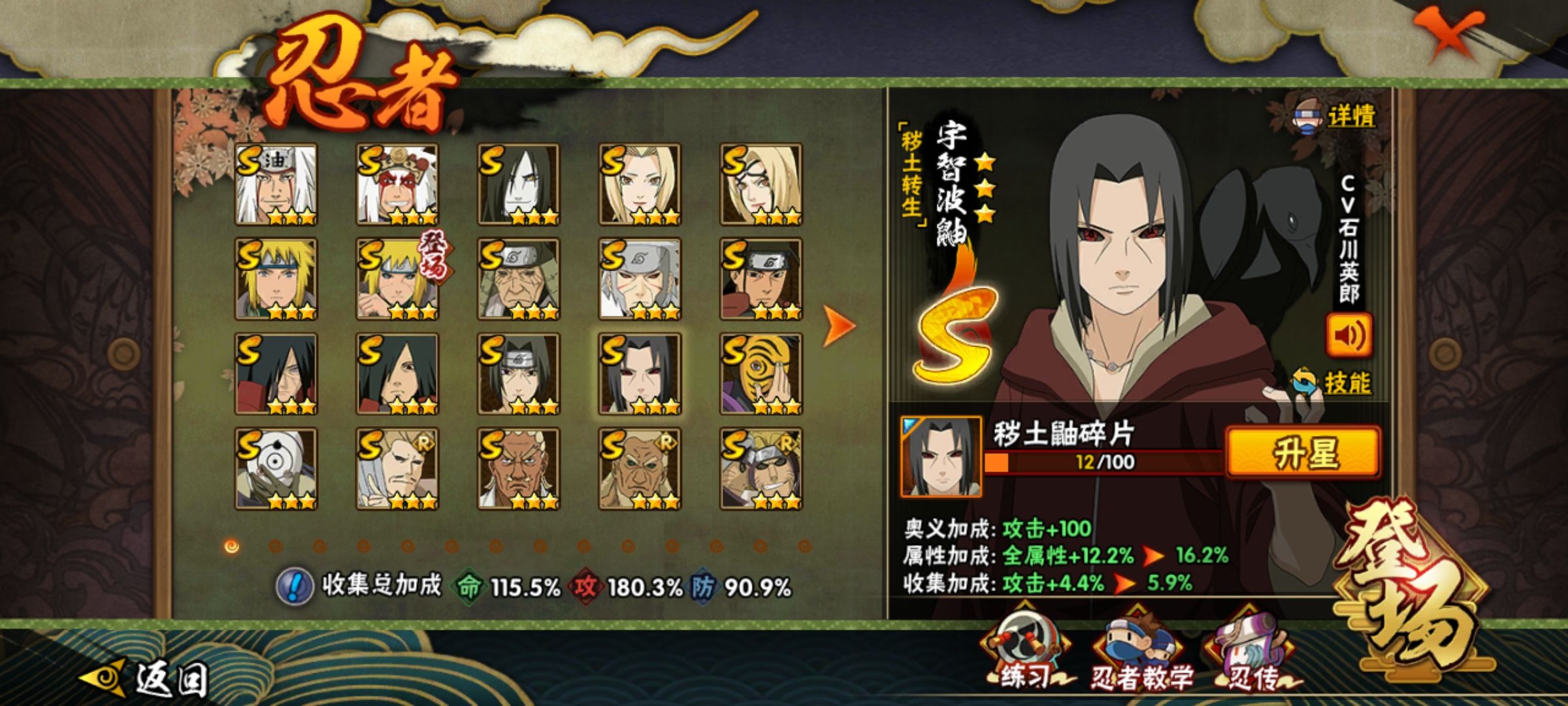
Task: Select the Minato portrait marked 登场
Action: coord(397,279)
